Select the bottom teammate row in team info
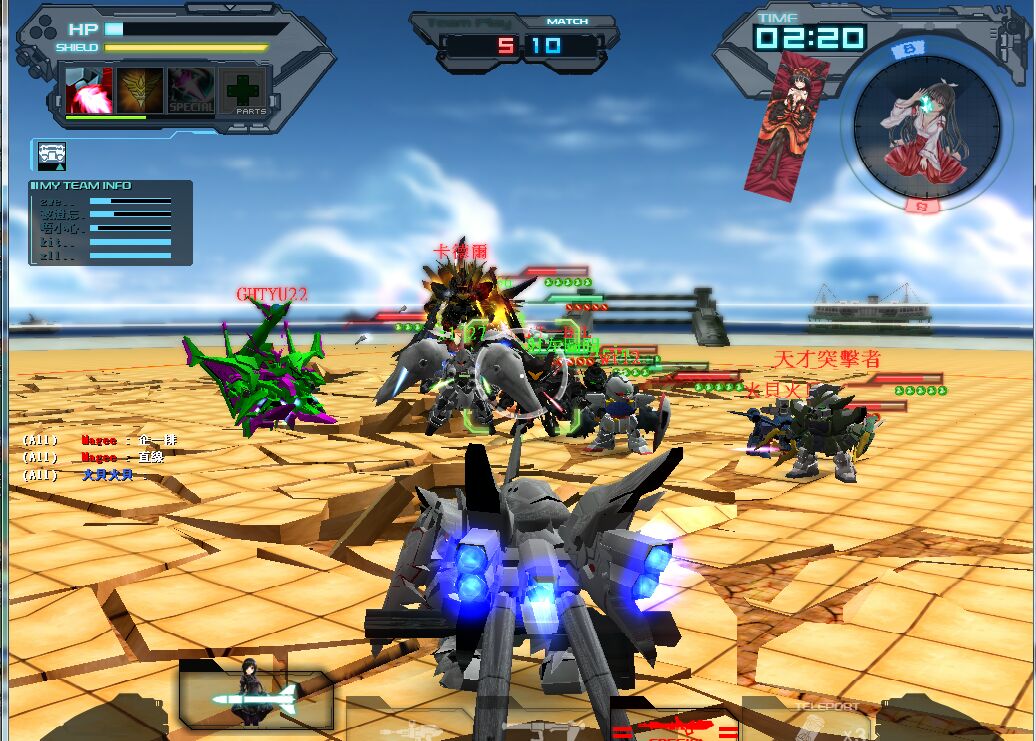Viewport: 1036px width, 741px height. pos(105,256)
